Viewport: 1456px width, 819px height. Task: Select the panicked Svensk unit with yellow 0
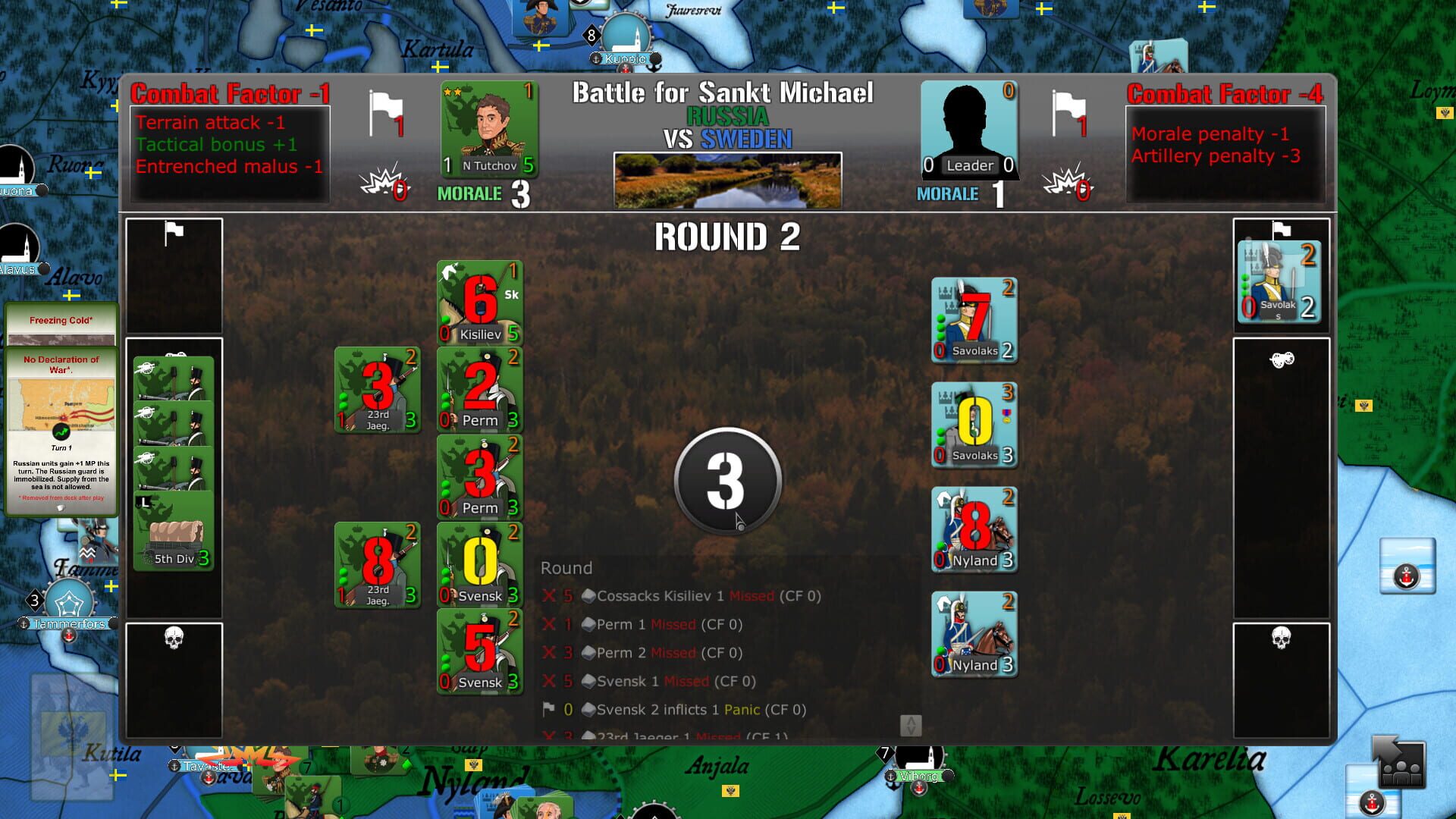(x=479, y=564)
